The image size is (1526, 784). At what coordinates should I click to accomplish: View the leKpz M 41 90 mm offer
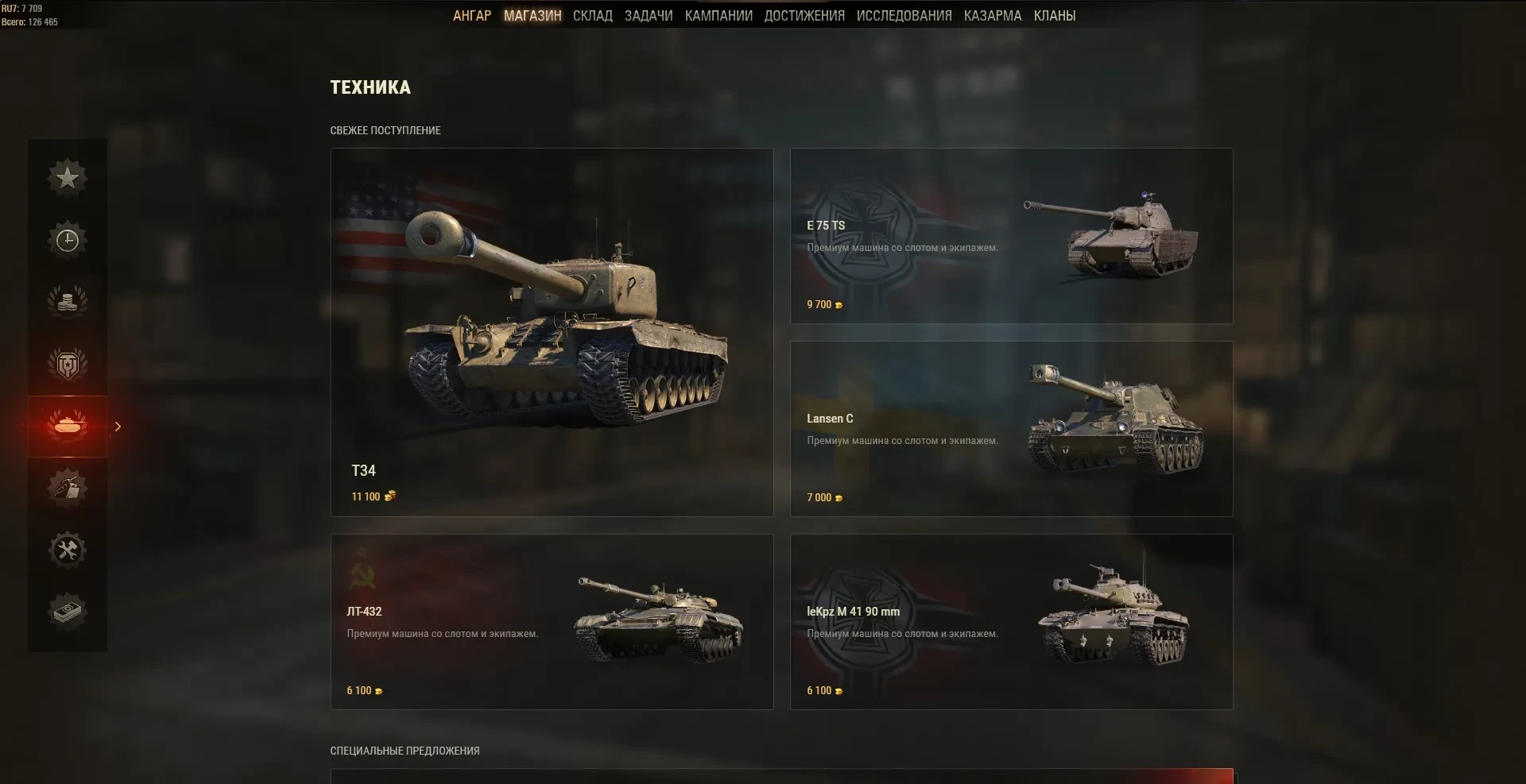point(1011,621)
